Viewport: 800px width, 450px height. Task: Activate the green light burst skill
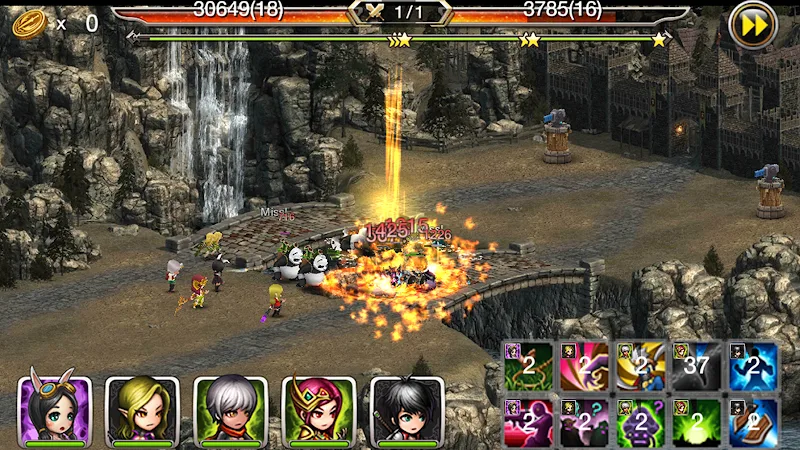click(x=697, y=422)
